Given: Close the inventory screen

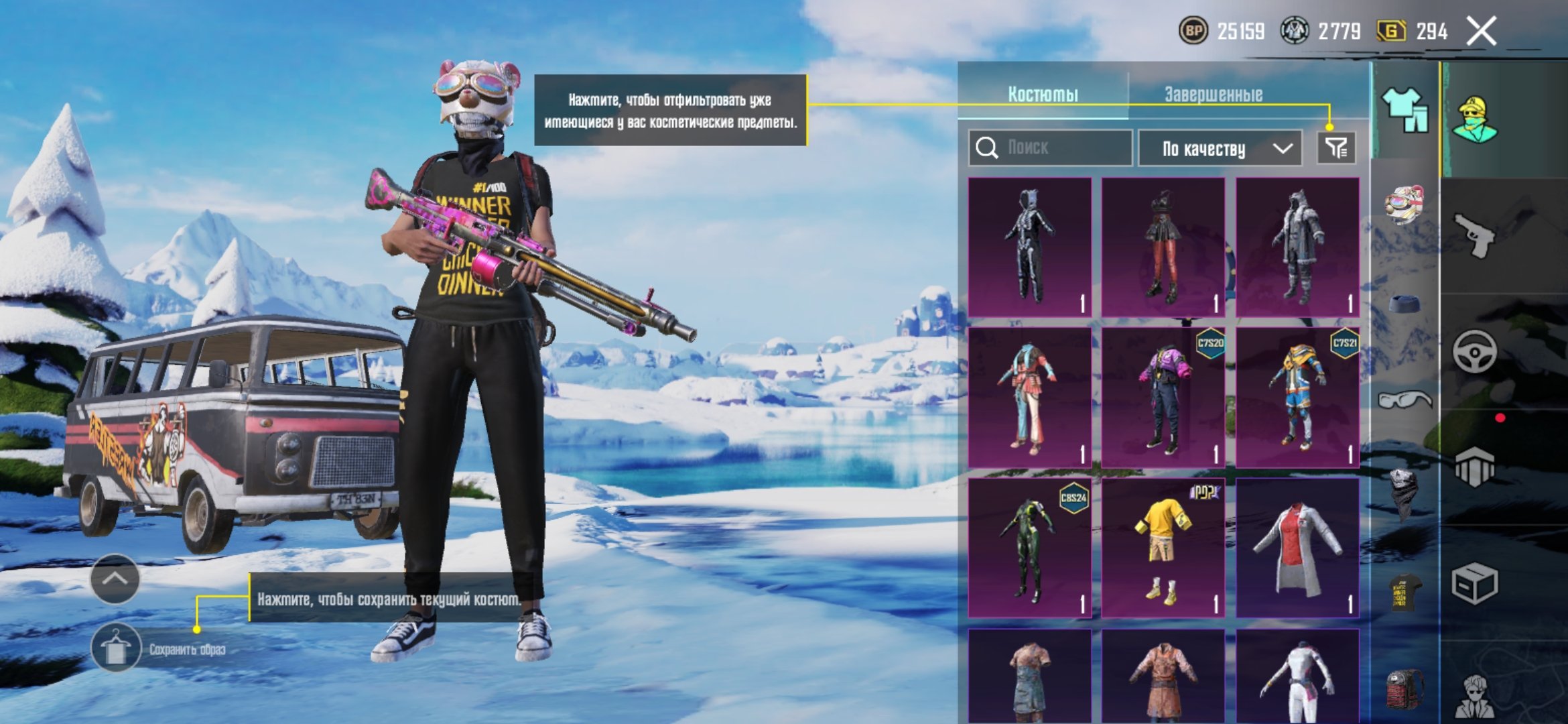Looking at the screenshot, I should pyautogui.click(x=1481, y=32).
